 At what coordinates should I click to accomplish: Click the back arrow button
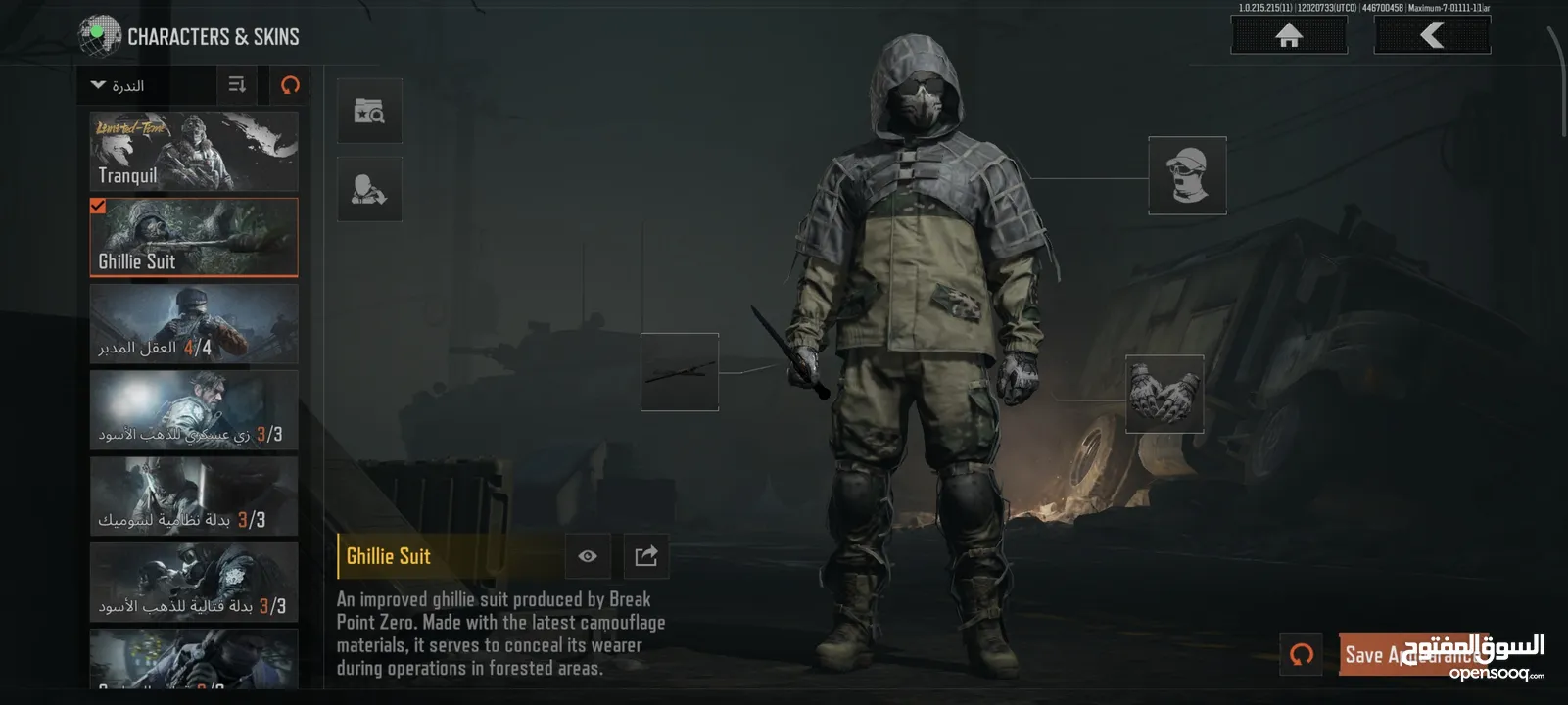[1432, 36]
